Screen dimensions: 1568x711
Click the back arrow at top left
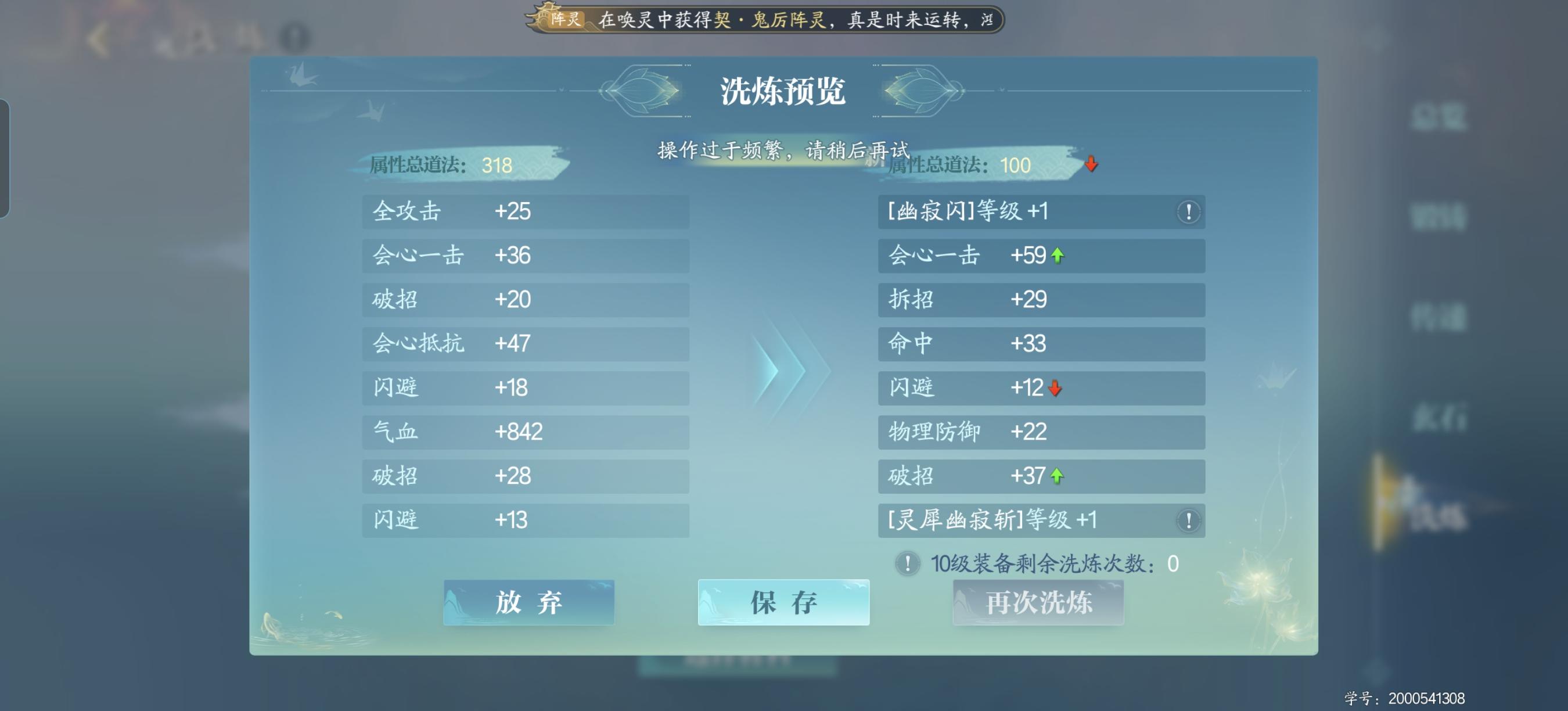click(x=98, y=39)
